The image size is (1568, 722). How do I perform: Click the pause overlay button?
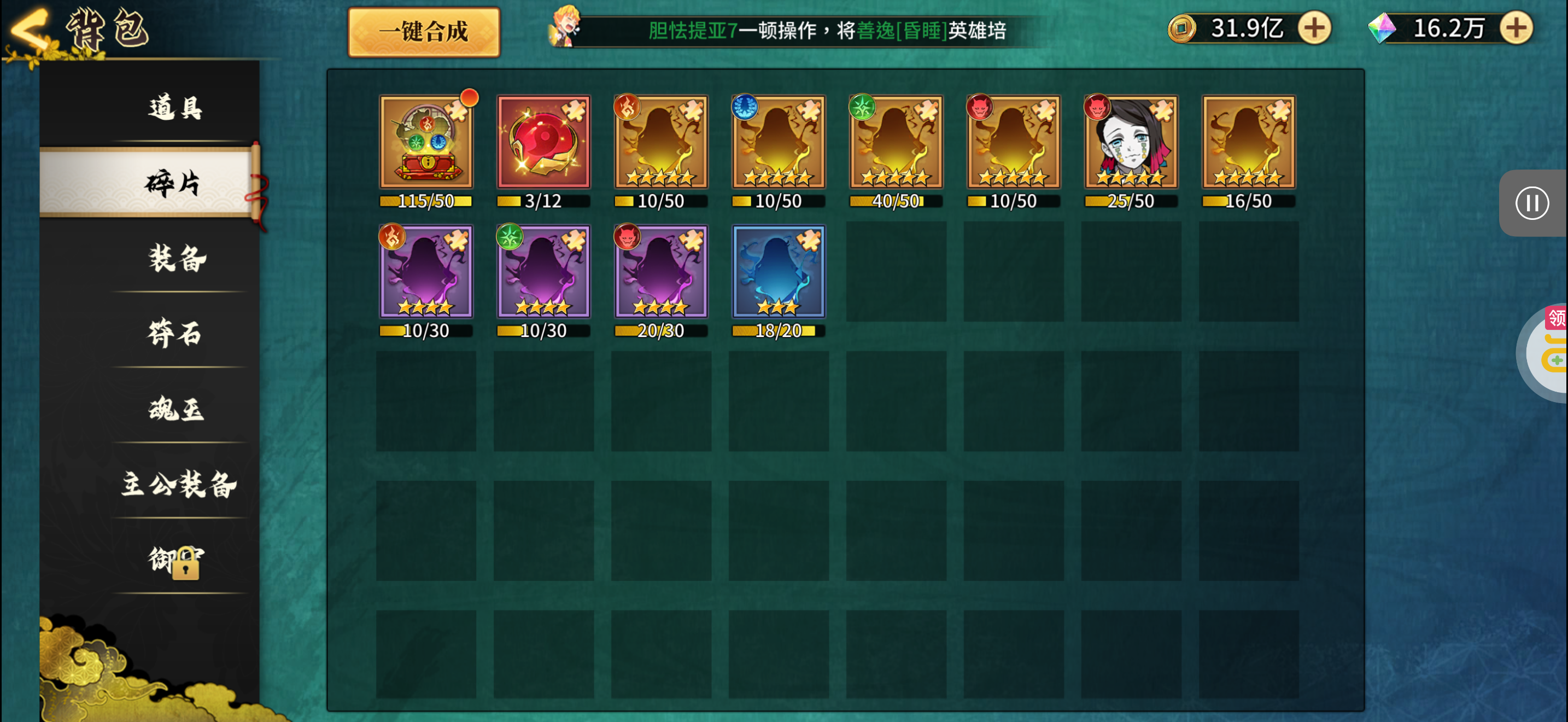coord(1532,203)
